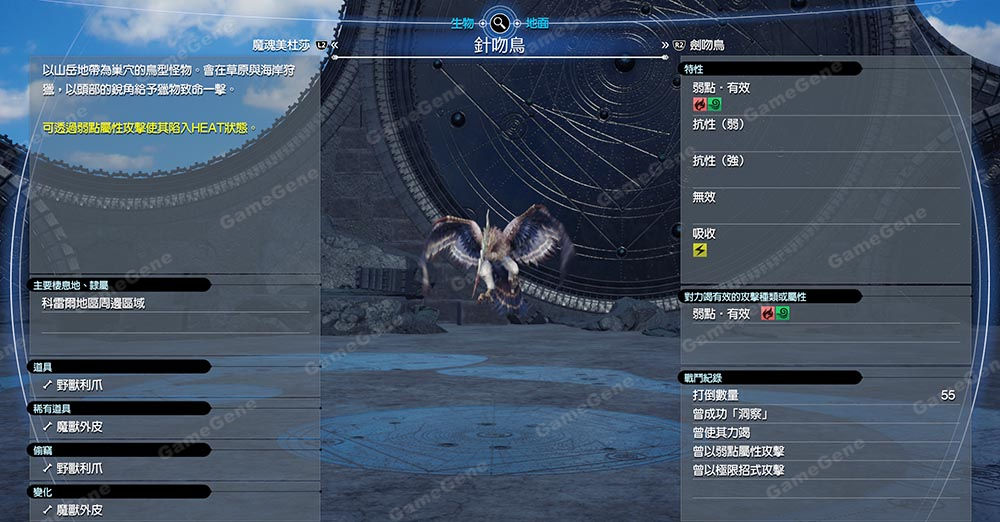The width and height of the screenshot is (1000, 522).
Task: Switch to the 地面 tab
Action: click(537, 22)
